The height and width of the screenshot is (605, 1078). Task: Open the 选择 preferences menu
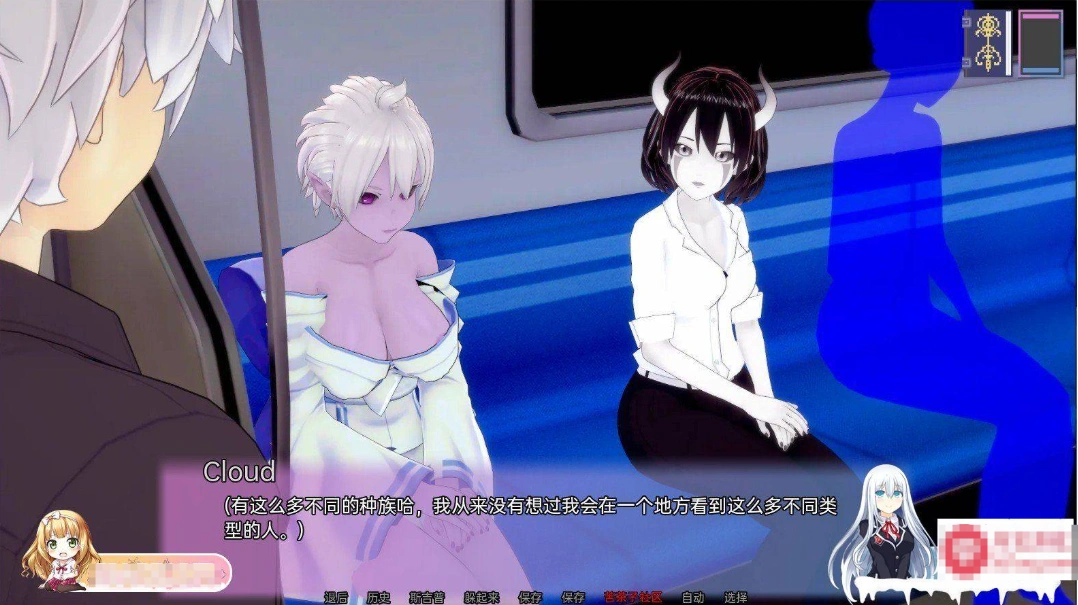coord(736,597)
